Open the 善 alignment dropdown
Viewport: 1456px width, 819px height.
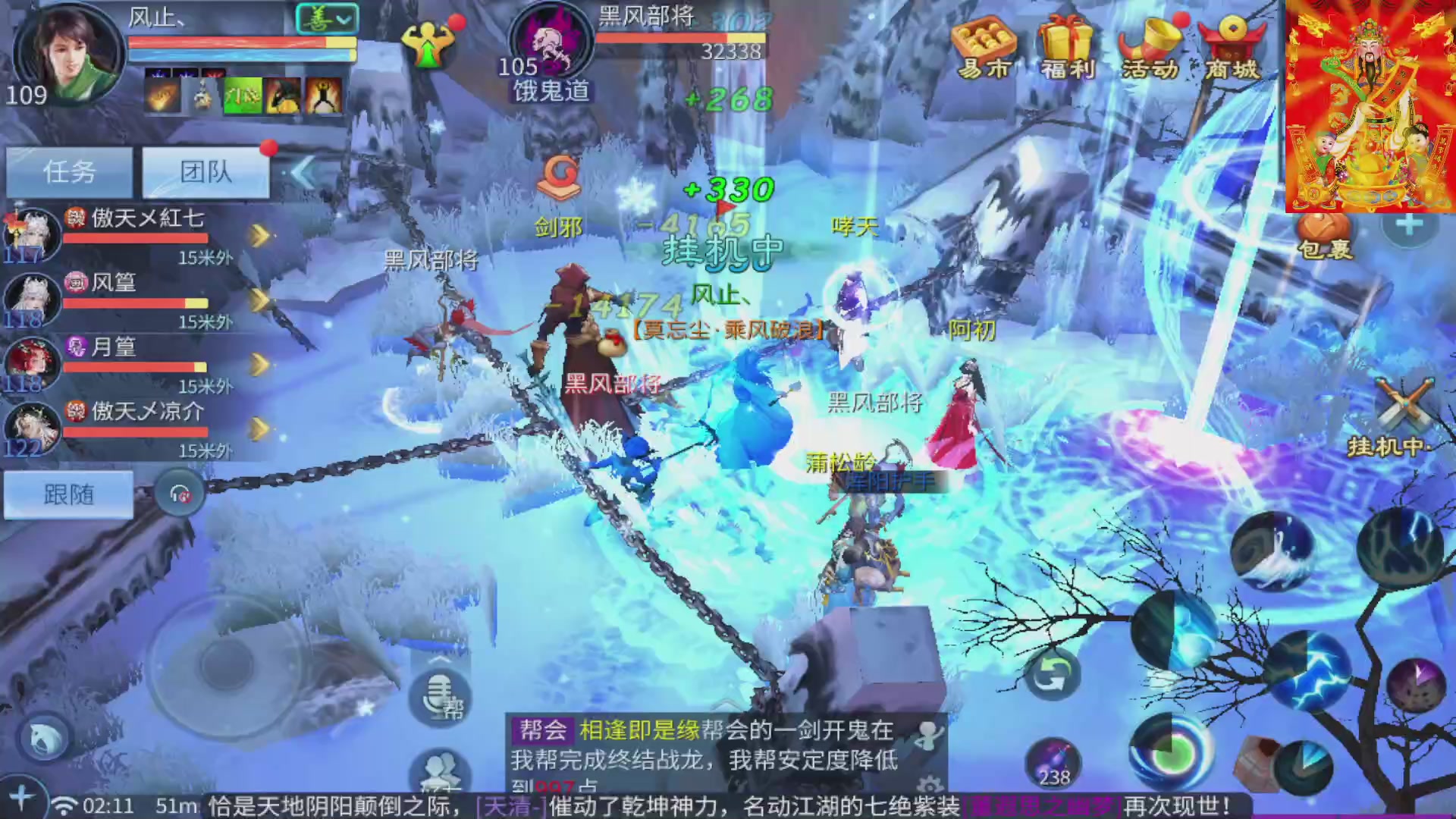point(328,17)
